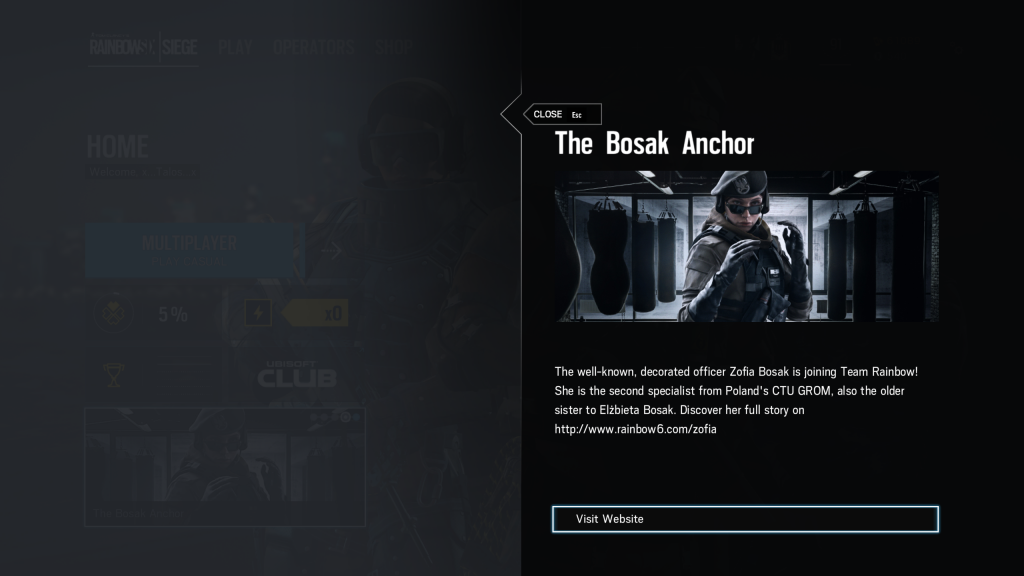Visit the Zofia website

(x=745, y=519)
